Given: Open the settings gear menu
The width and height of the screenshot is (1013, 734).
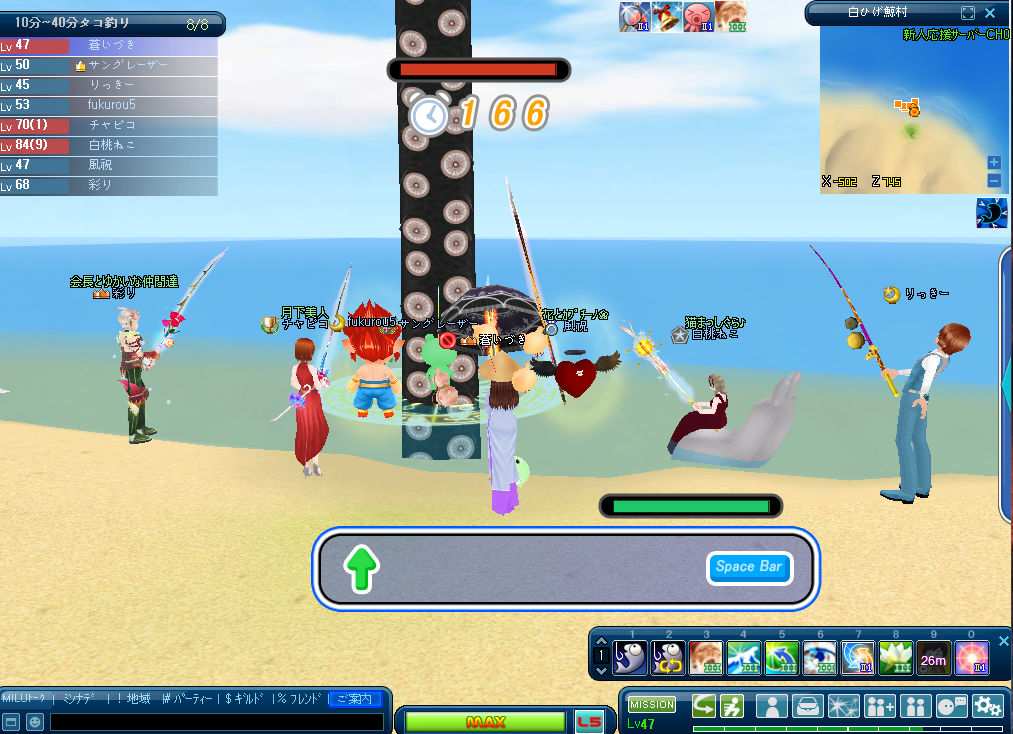Looking at the screenshot, I should click(x=988, y=706).
